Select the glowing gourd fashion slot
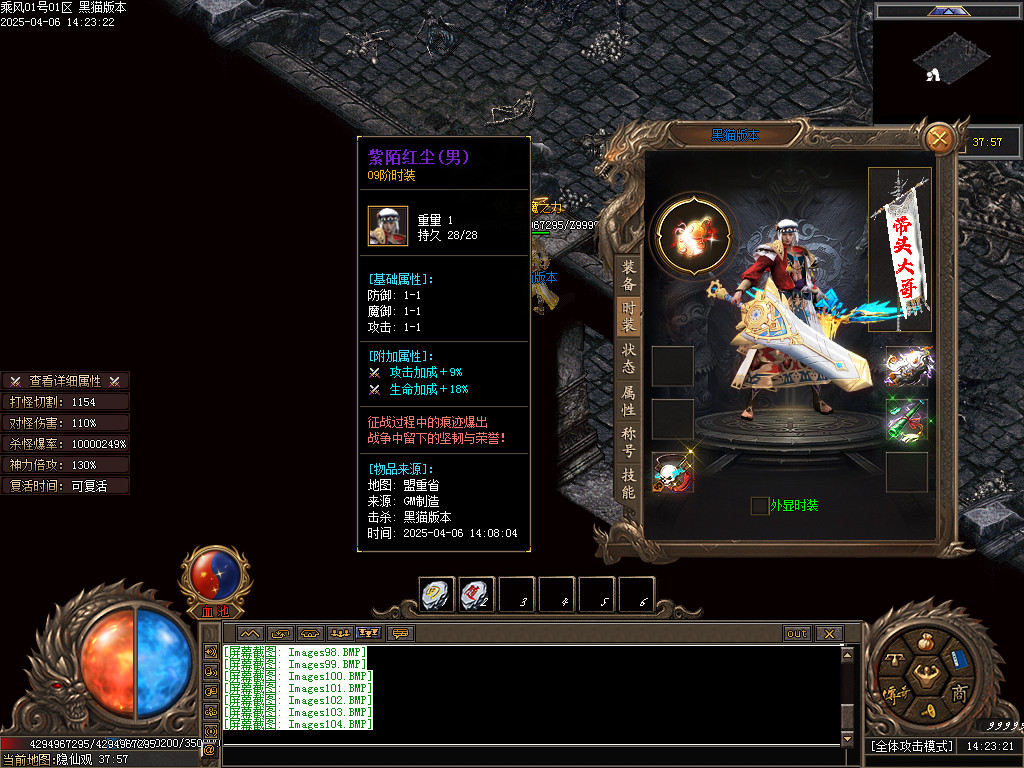The height and width of the screenshot is (768, 1024). pos(693,235)
